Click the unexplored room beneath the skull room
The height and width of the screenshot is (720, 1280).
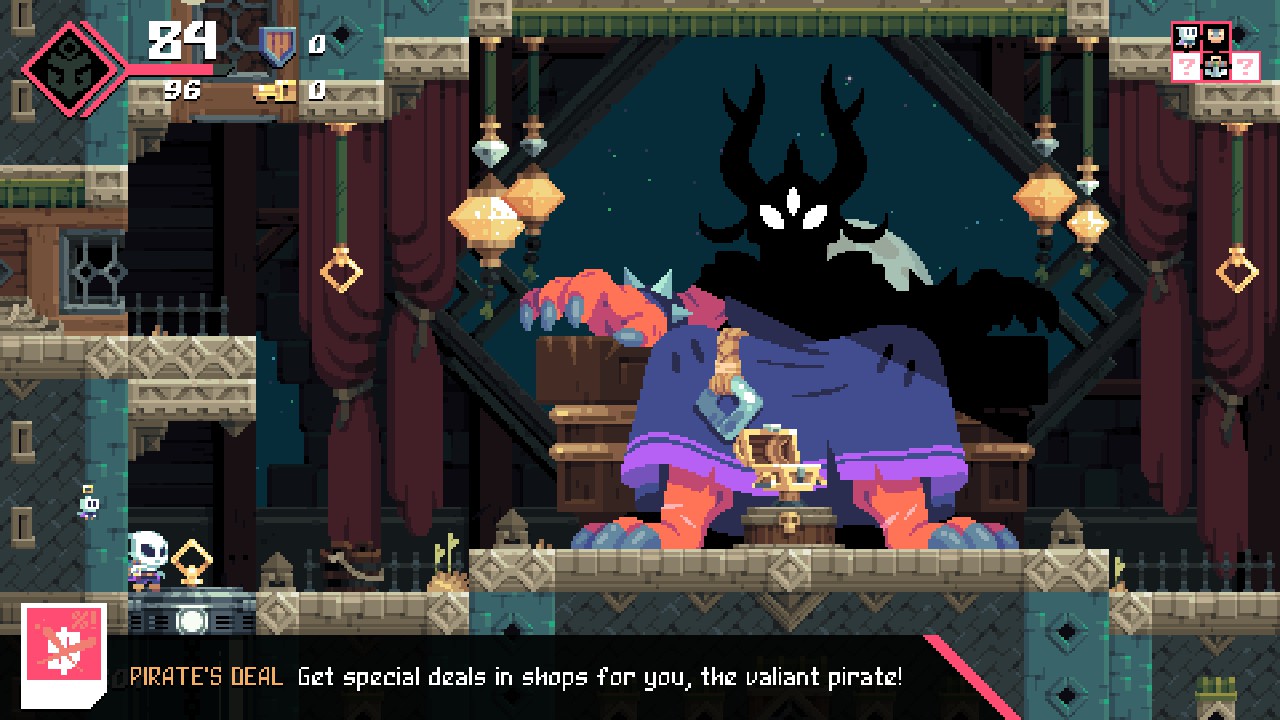[x=1187, y=67]
